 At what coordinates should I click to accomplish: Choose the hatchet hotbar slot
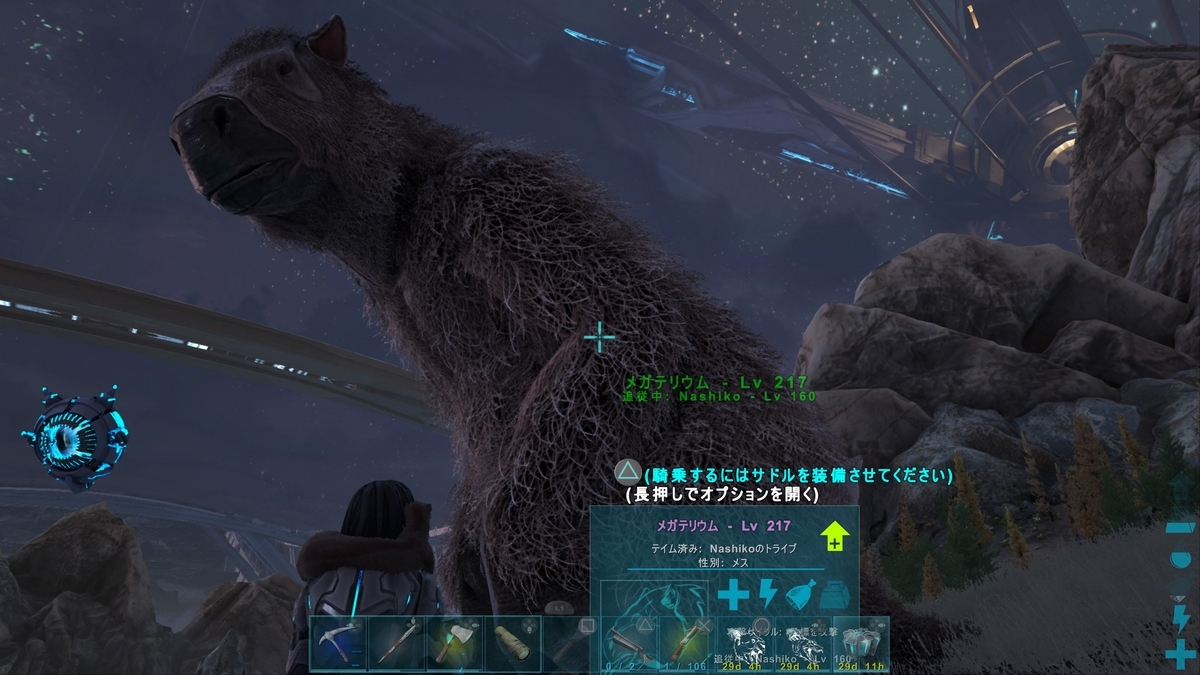(x=454, y=644)
